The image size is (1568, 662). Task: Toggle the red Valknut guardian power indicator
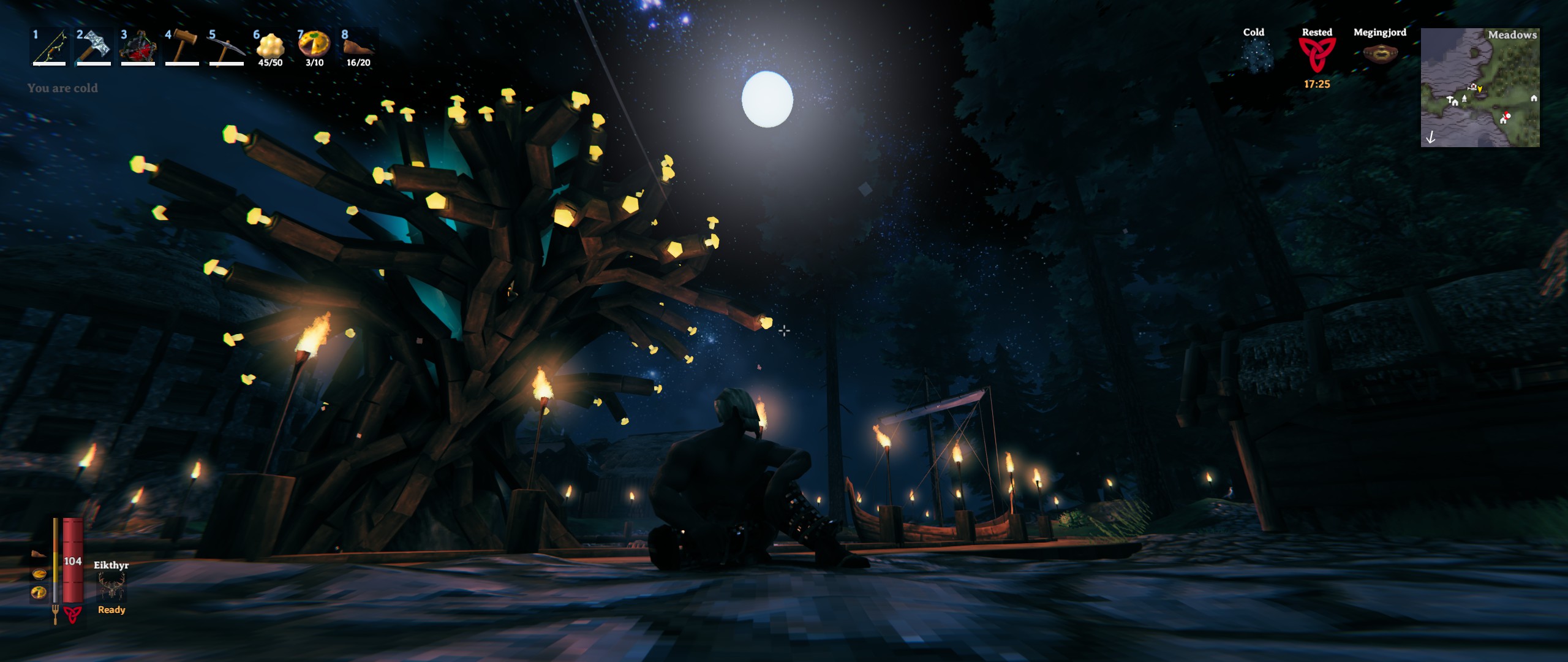pyautogui.click(x=72, y=615)
